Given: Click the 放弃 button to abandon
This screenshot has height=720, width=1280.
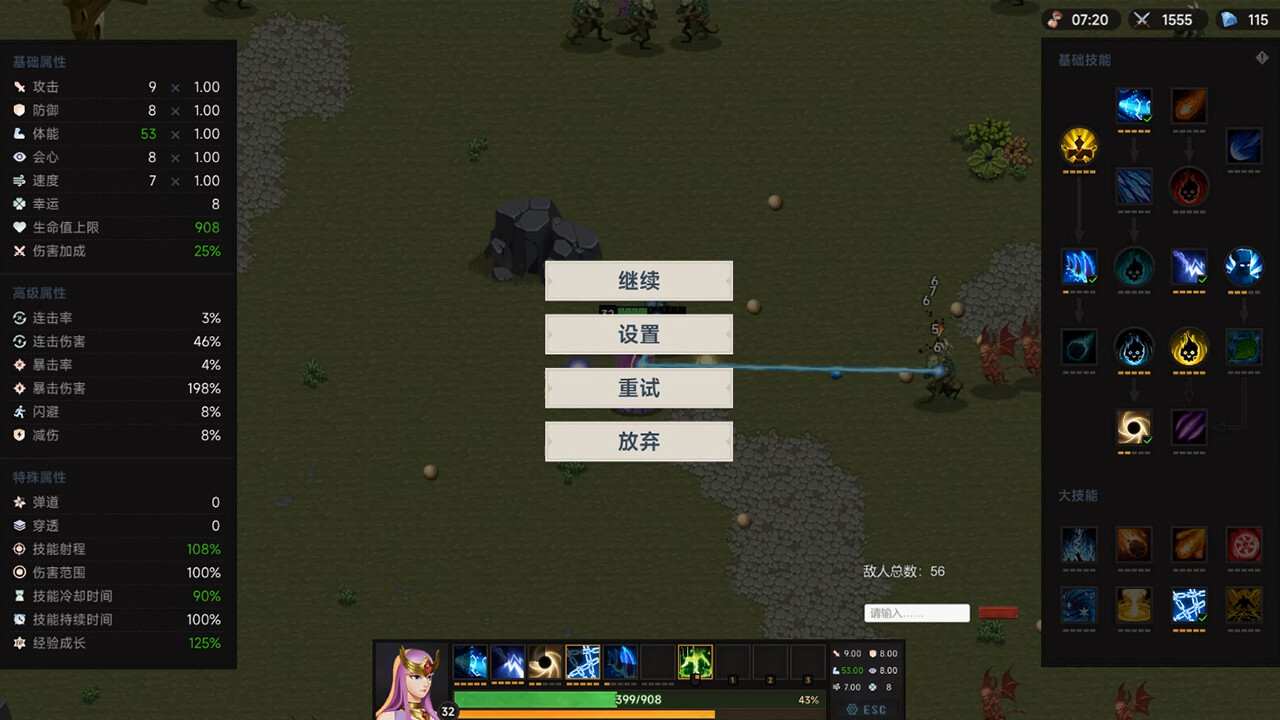Looking at the screenshot, I should coord(638,441).
